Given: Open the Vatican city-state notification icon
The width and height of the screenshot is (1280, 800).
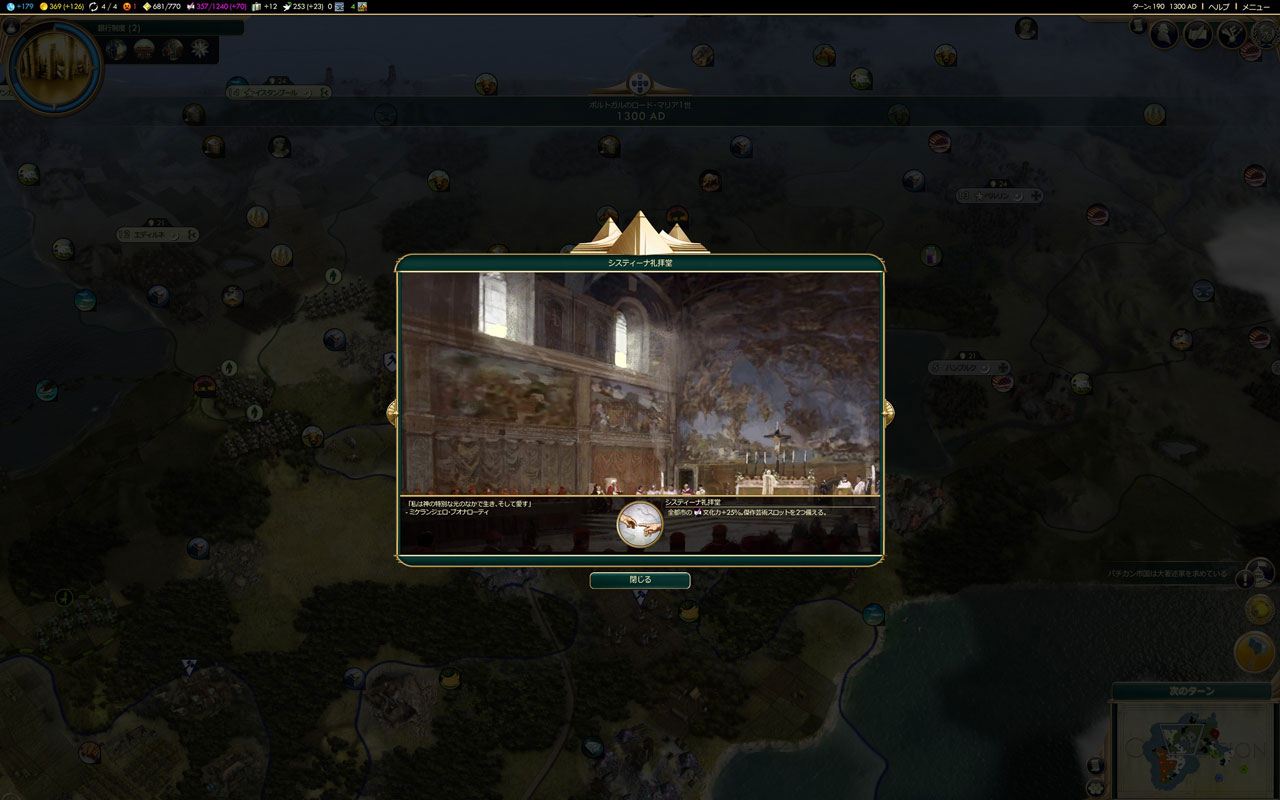Looking at the screenshot, I should click(x=1261, y=573).
